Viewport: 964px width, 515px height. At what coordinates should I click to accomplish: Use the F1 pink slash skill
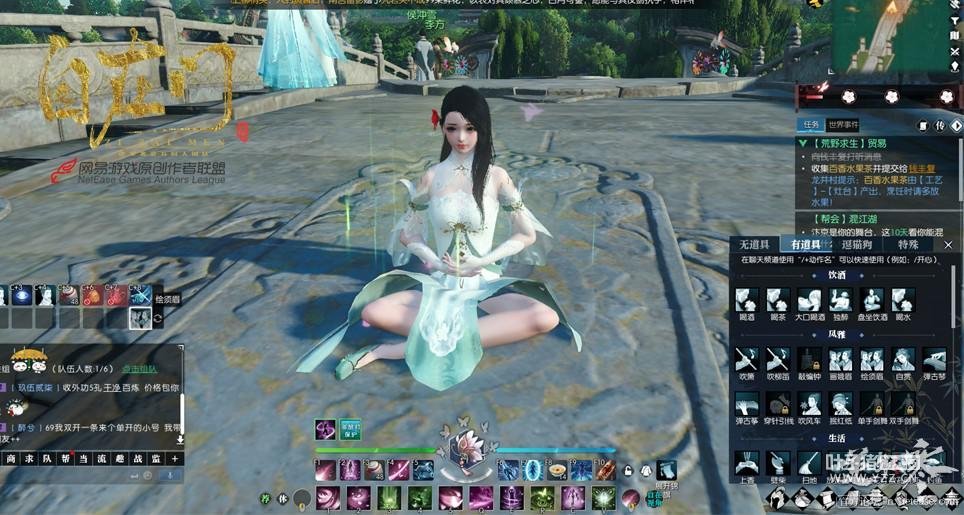(324, 470)
